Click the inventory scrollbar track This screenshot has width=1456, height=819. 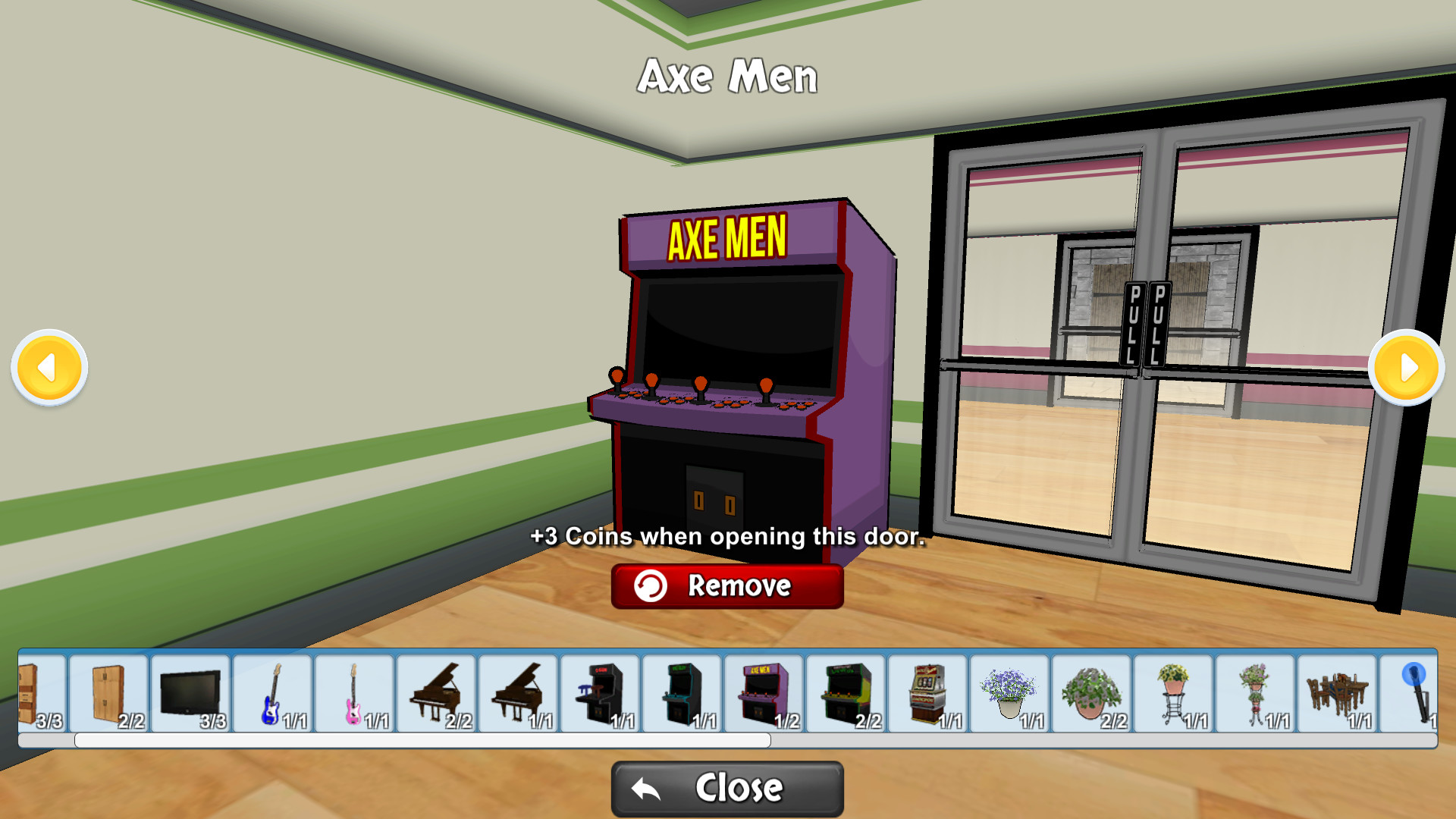click(1062, 737)
